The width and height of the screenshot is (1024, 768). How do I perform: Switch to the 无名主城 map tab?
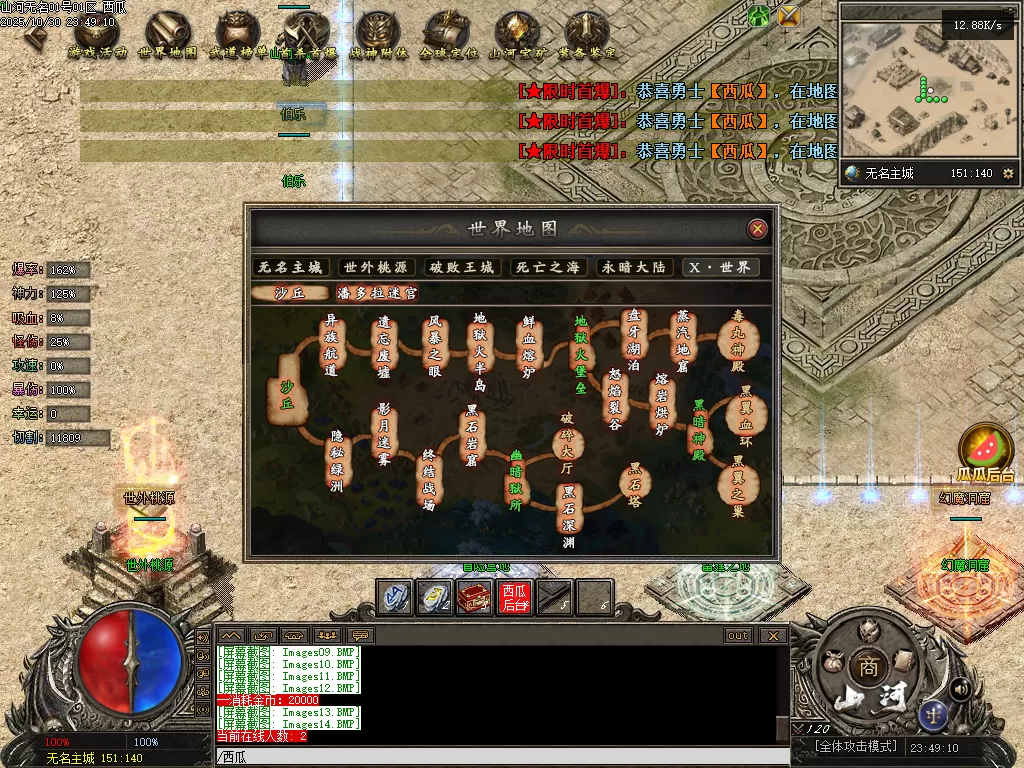[291, 267]
